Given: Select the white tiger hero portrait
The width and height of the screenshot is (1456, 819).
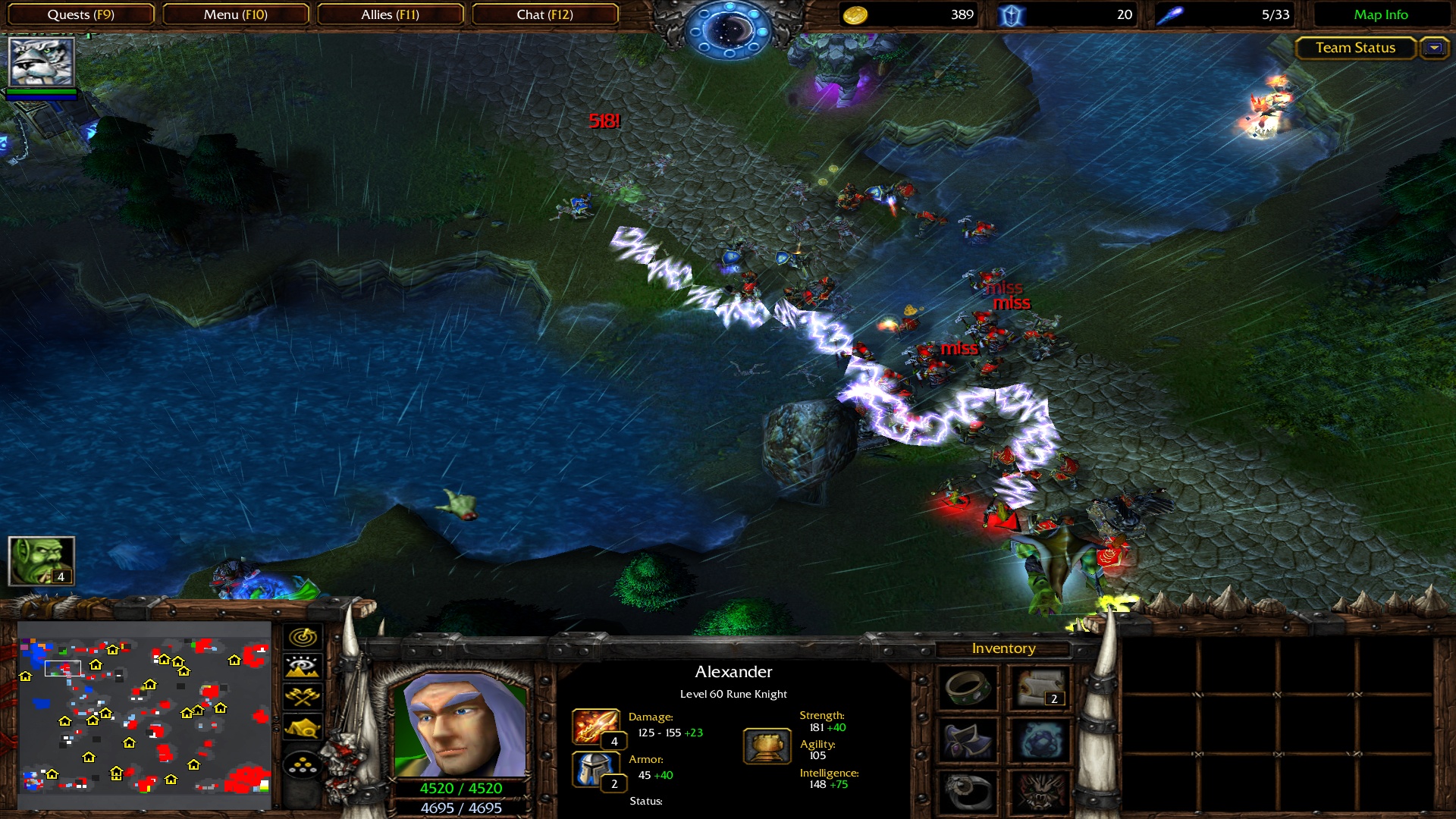Looking at the screenshot, I should point(42,61).
